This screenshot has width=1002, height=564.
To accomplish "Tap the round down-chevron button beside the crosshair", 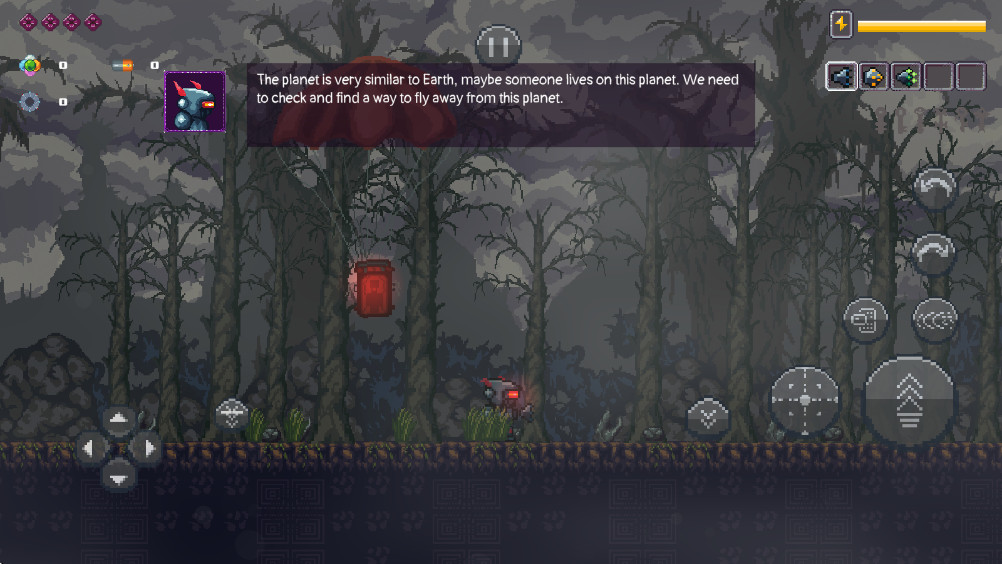I will 708,416.
